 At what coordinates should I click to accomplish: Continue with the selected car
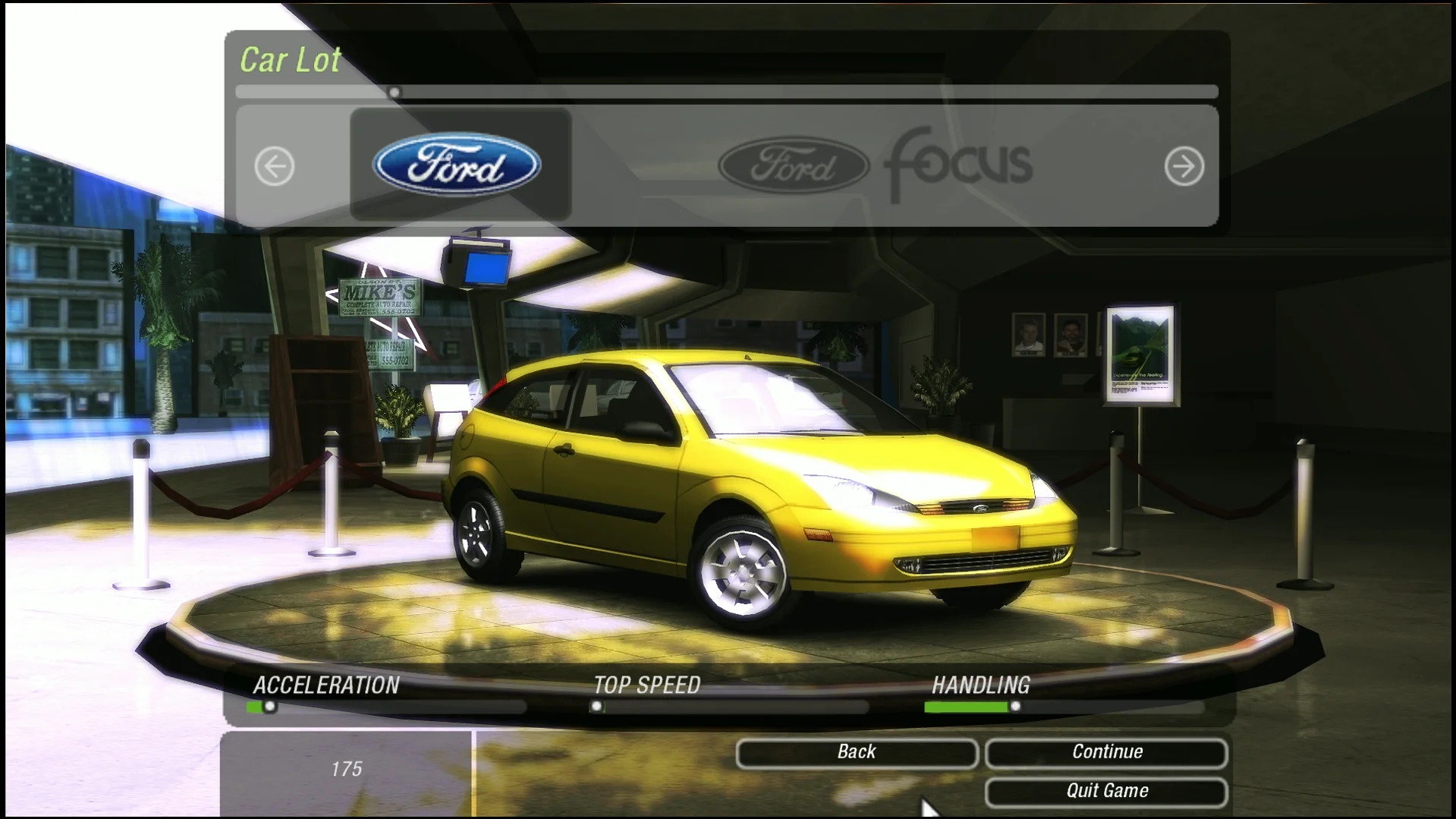(x=1106, y=752)
